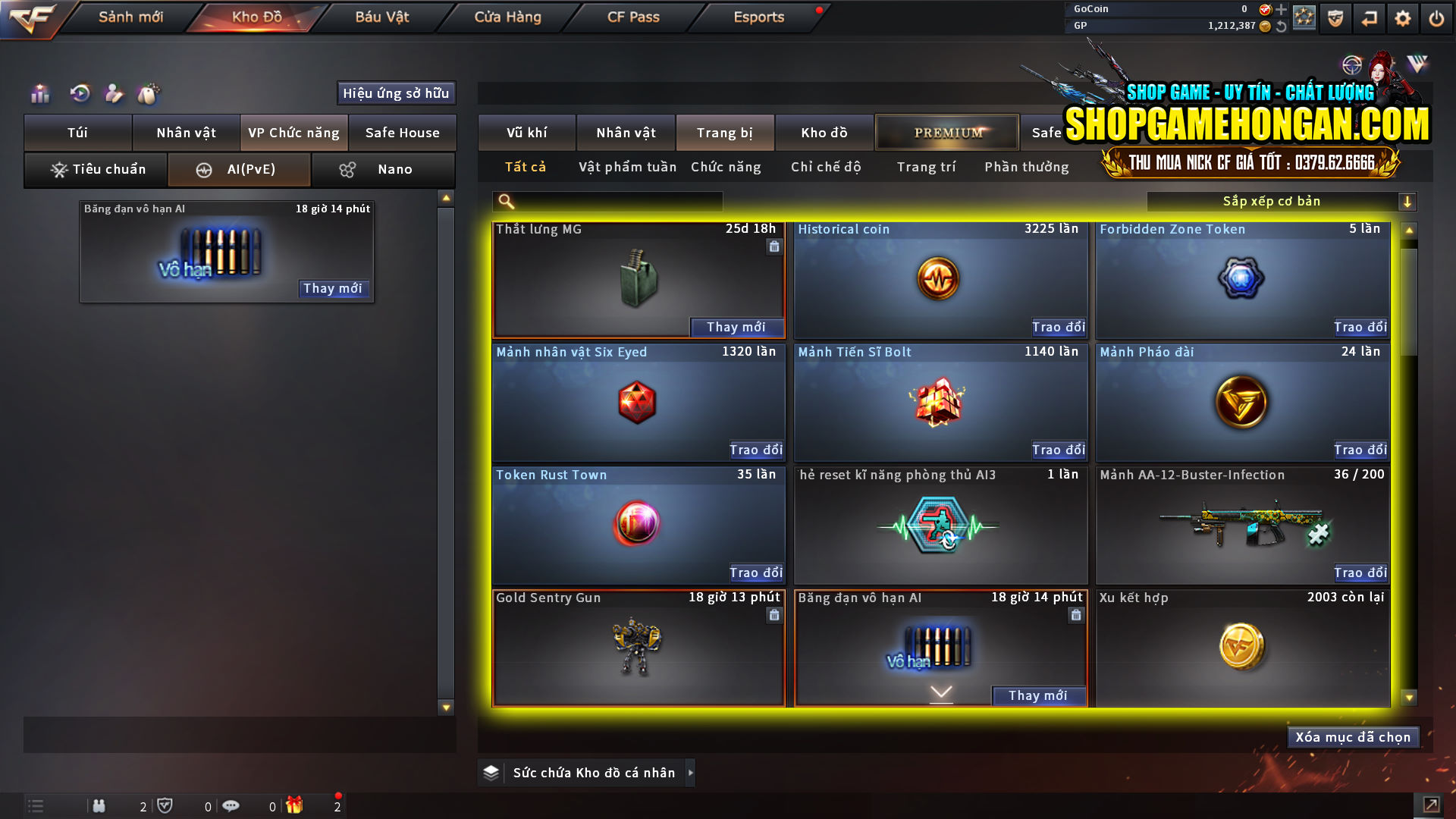Click the GP refresh icon
1456x819 pixels.
coord(1282,27)
